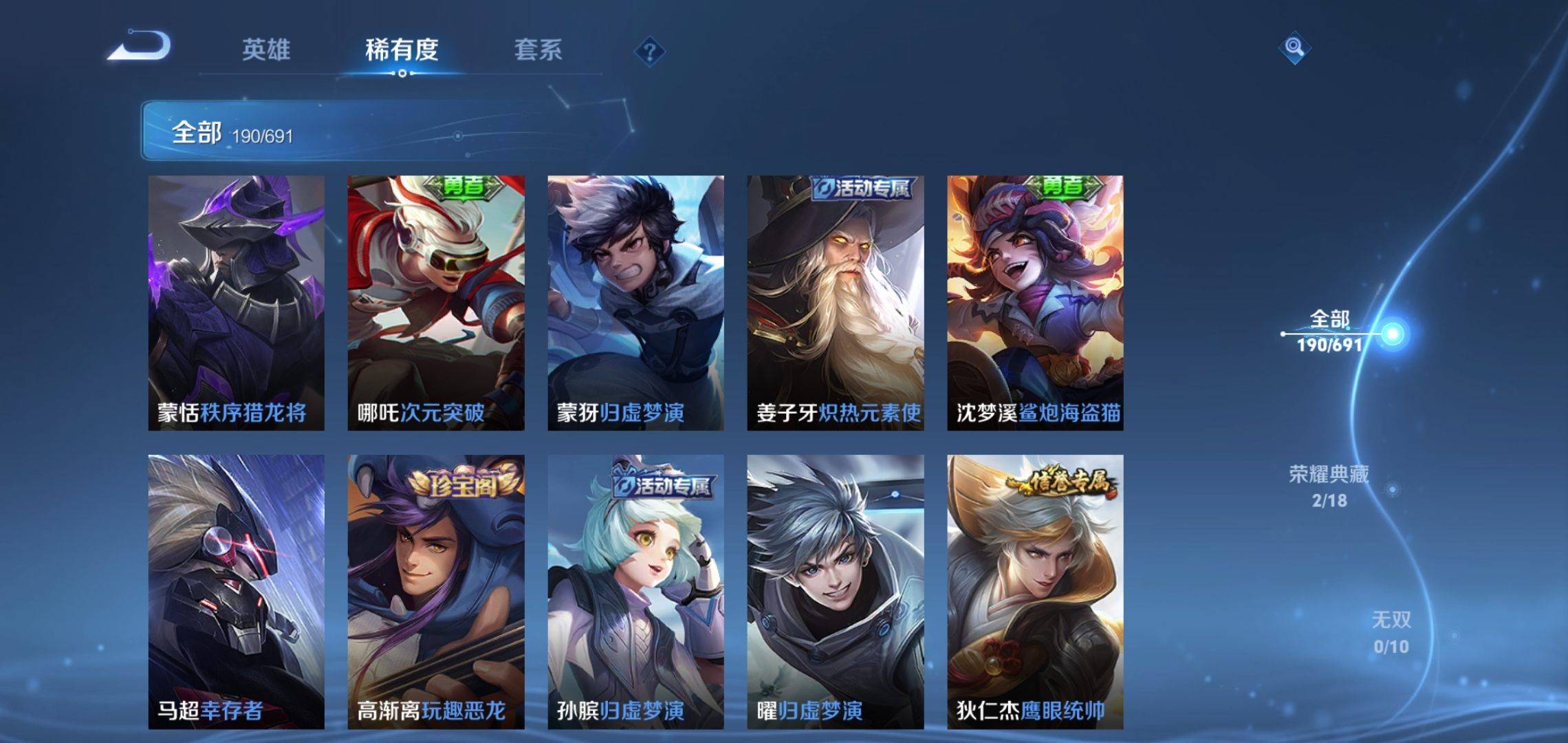The width and height of the screenshot is (1568, 743).
Task: Filter skins by 无双 rarity
Action: [x=1391, y=632]
